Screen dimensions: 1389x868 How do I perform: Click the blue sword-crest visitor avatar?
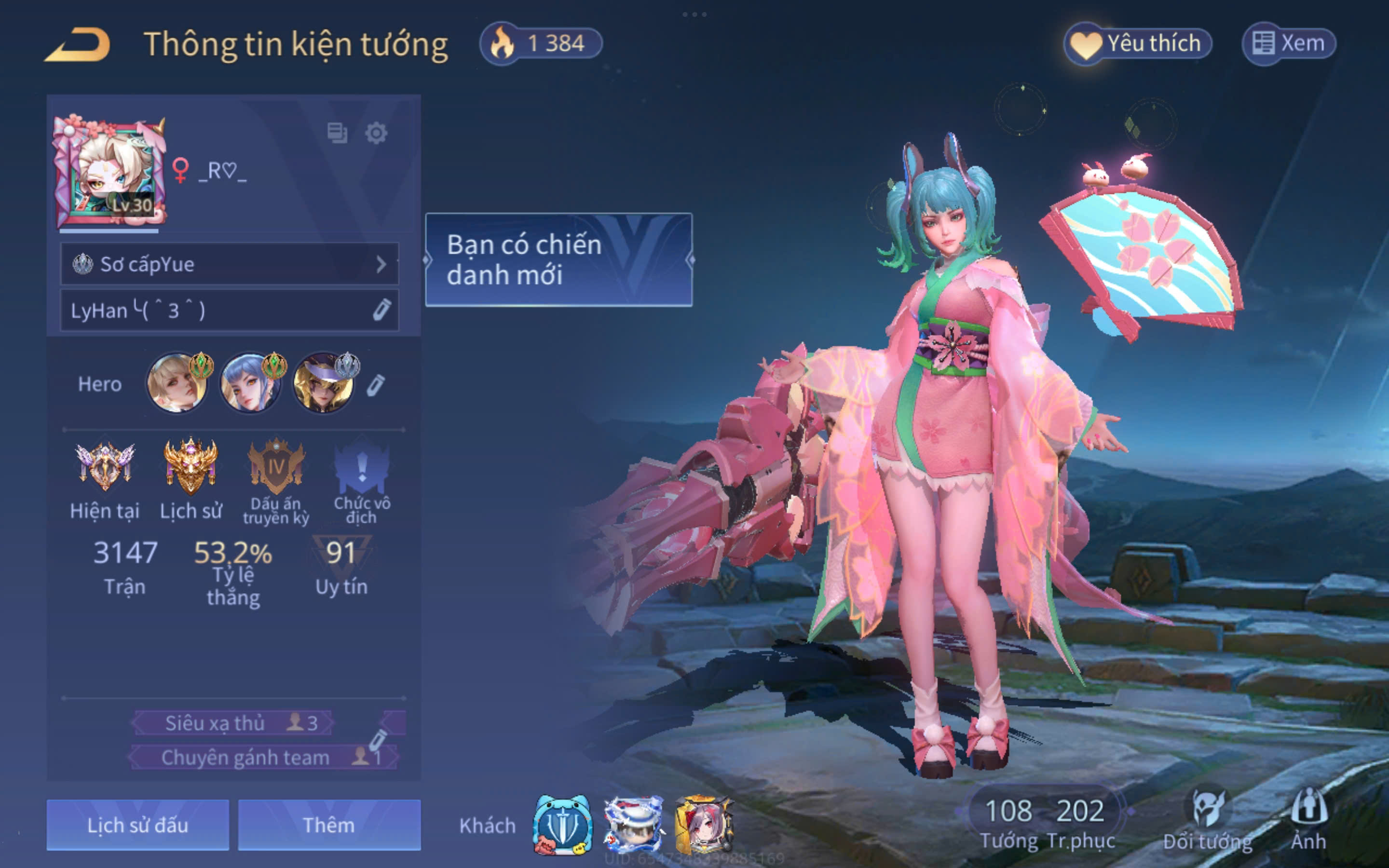coord(562,826)
